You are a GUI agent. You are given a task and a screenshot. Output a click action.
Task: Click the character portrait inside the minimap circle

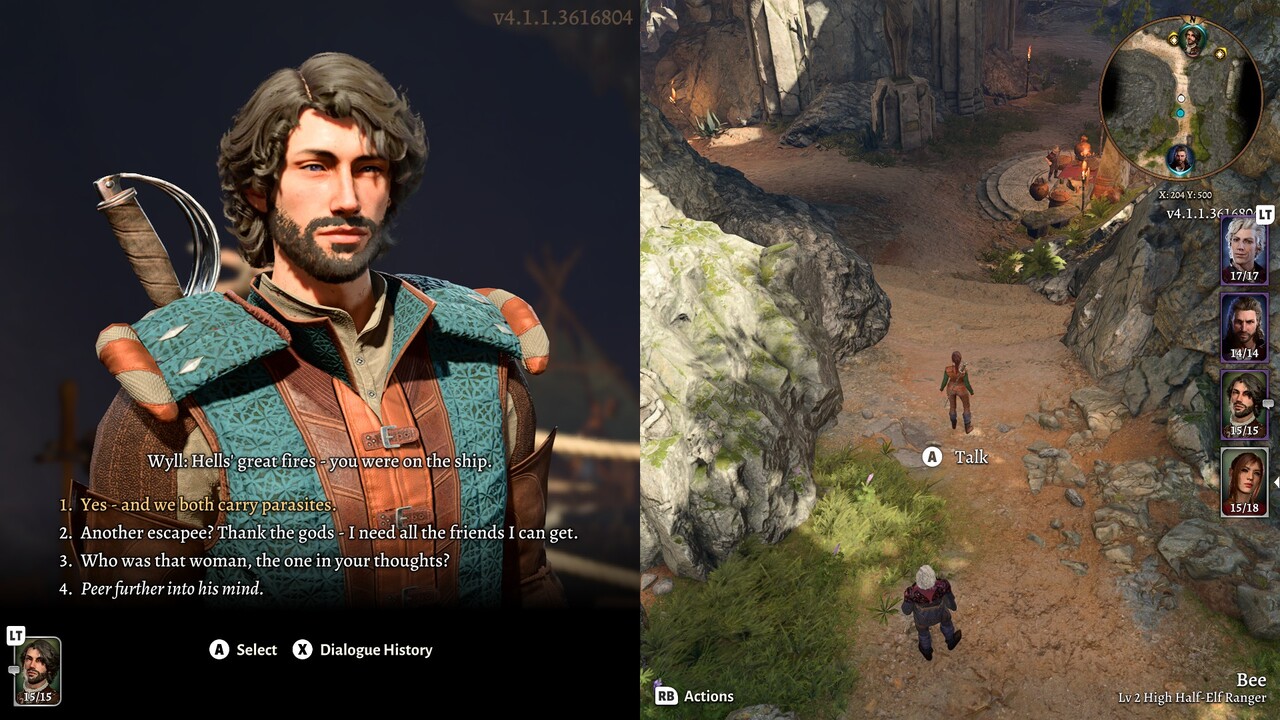pos(1179,158)
